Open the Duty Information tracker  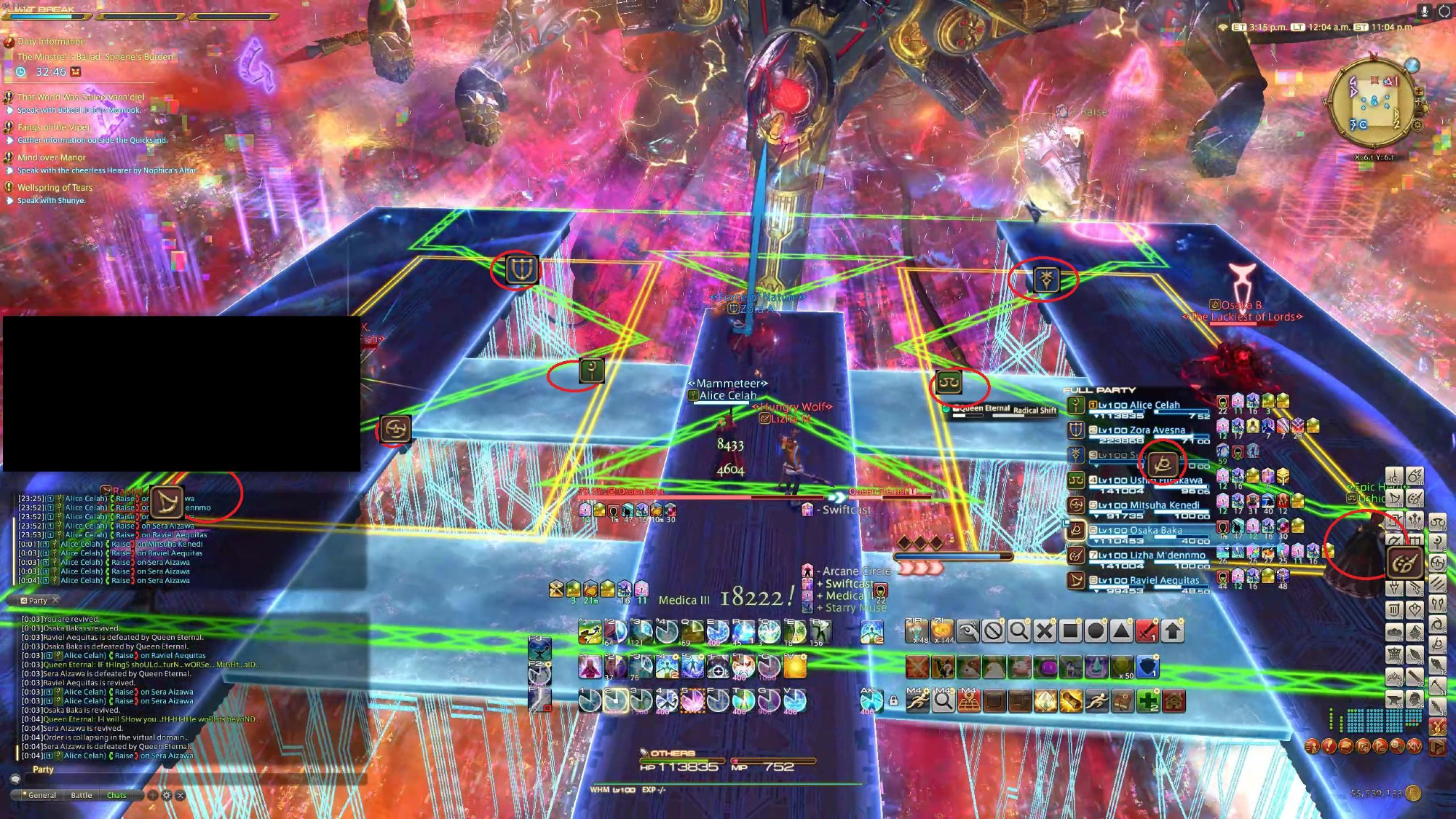[51, 41]
